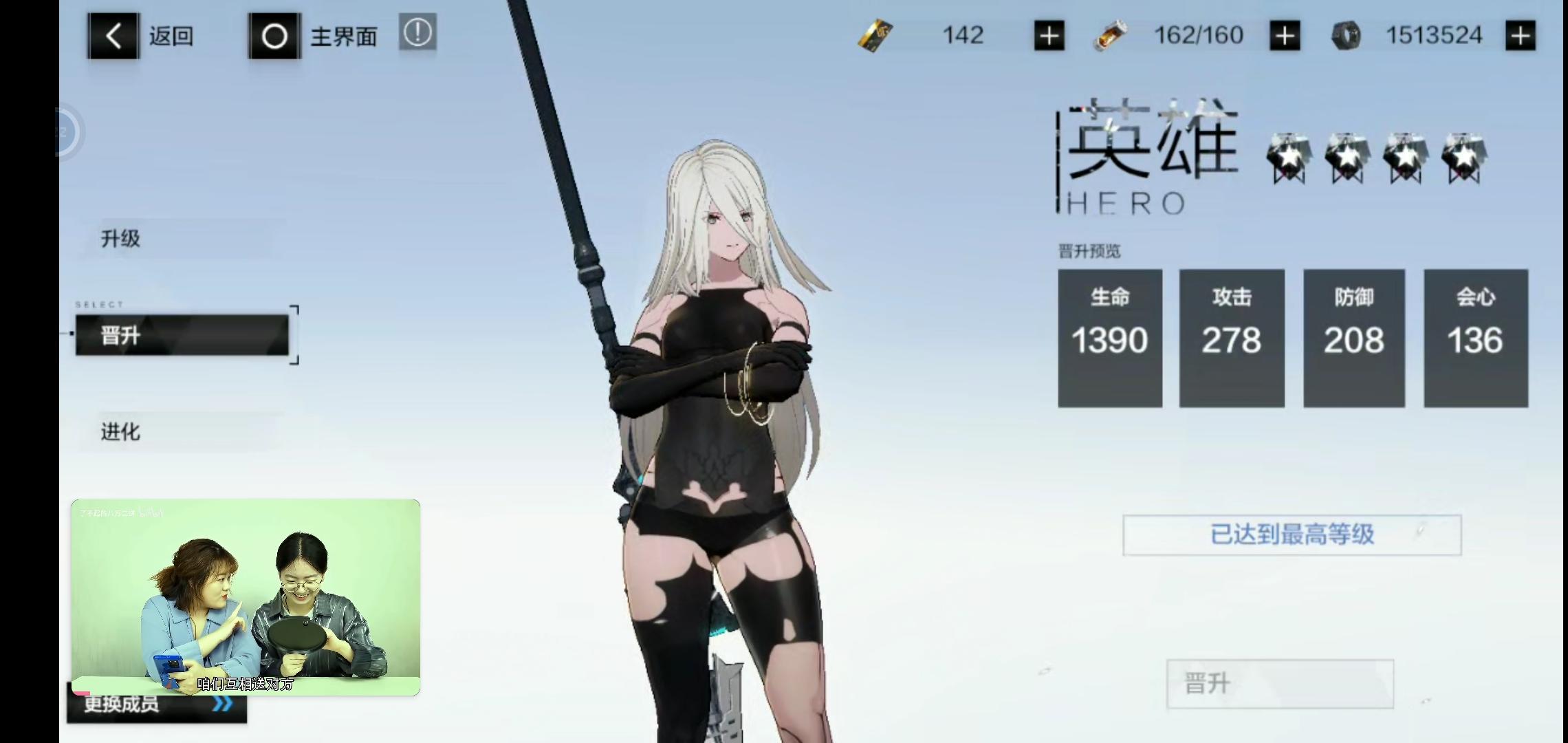1568x743 pixels.
Task: Tap plus beside the stamina counter
Action: (1285, 36)
